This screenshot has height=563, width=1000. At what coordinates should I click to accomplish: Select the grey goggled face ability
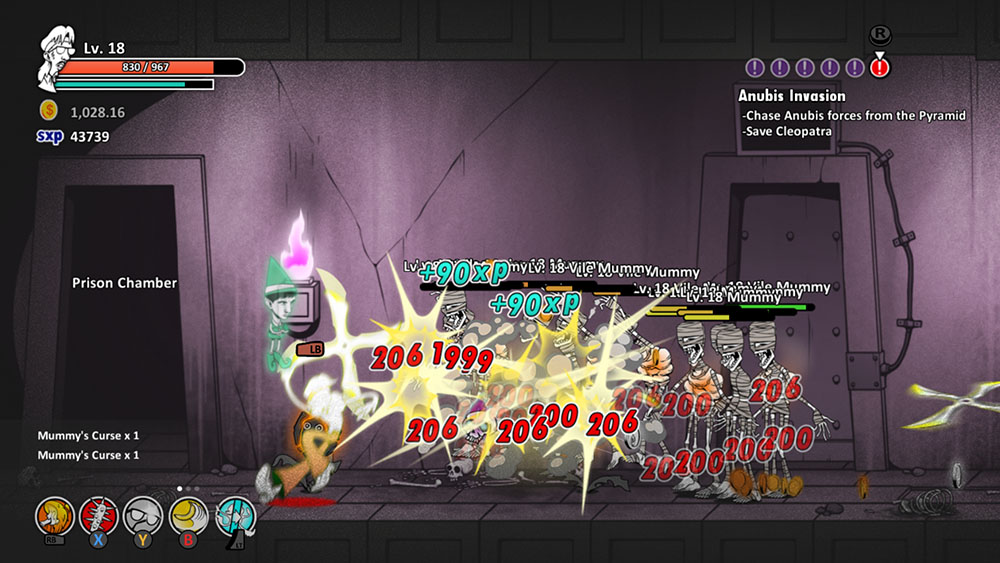click(143, 516)
